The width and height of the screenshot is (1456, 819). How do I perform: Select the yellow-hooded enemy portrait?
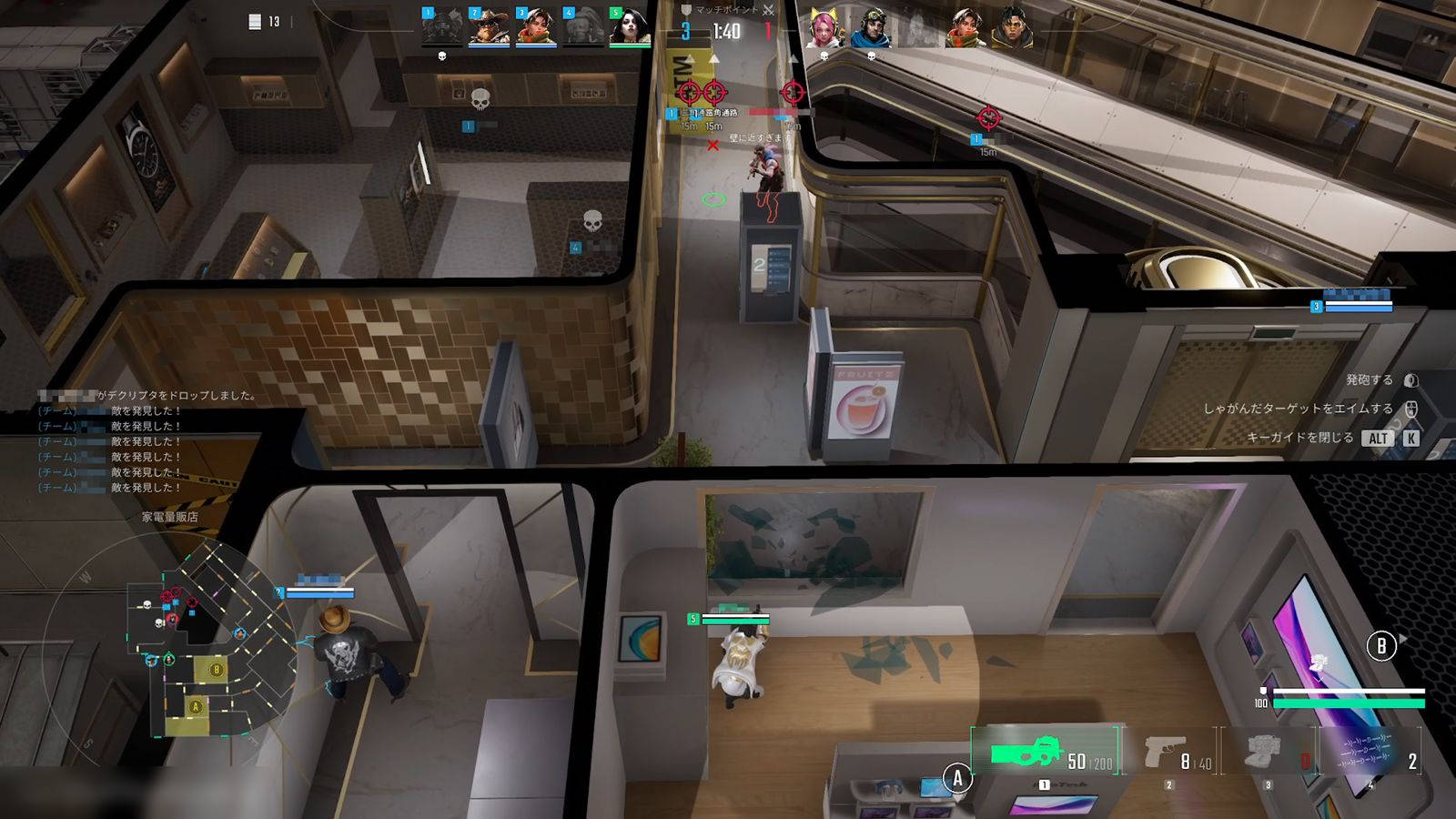[1012, 27]
